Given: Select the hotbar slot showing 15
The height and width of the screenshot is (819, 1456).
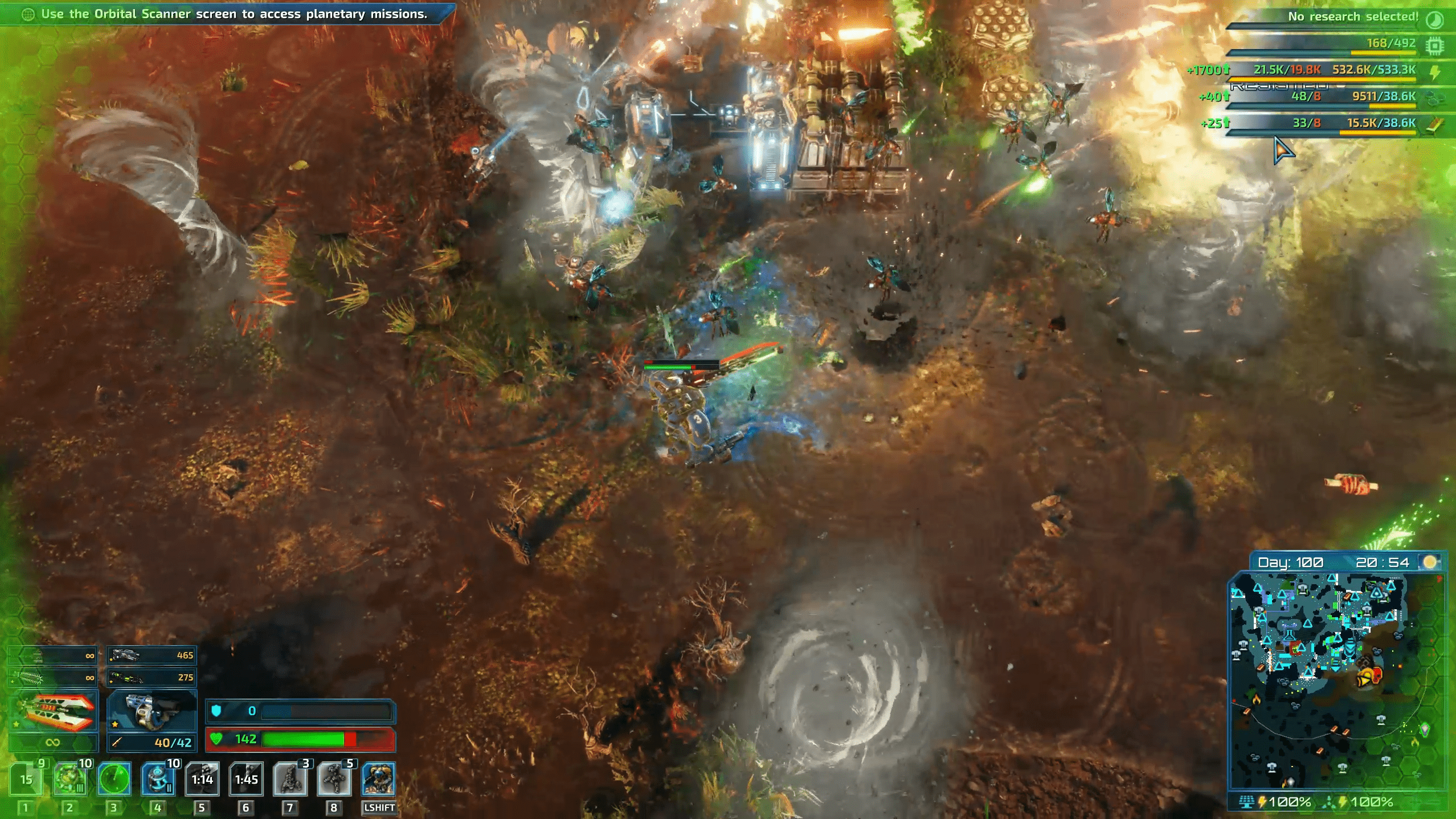Looking at the screenshot, I should (x=26, y=779).
